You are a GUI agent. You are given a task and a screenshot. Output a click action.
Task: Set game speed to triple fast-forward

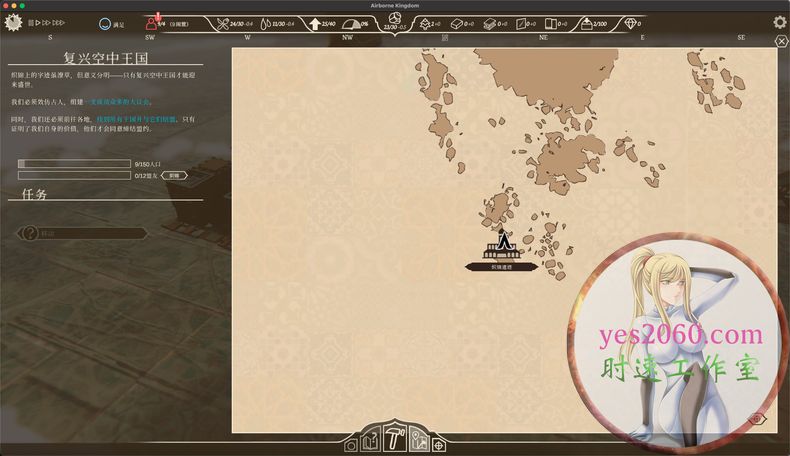(x=60, y=22)
